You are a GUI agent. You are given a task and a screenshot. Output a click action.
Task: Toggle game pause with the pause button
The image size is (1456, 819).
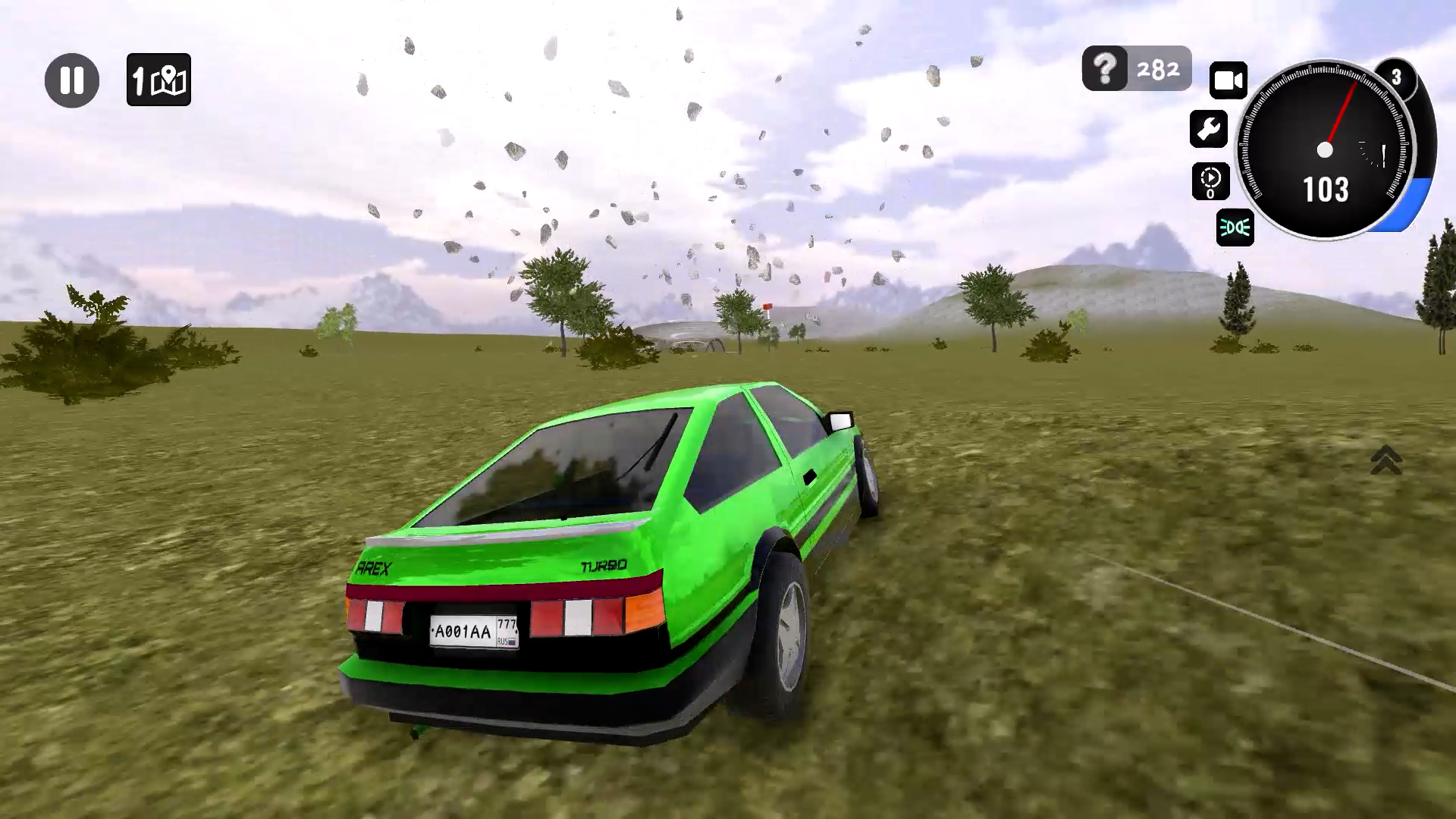(x=73, y=80)
